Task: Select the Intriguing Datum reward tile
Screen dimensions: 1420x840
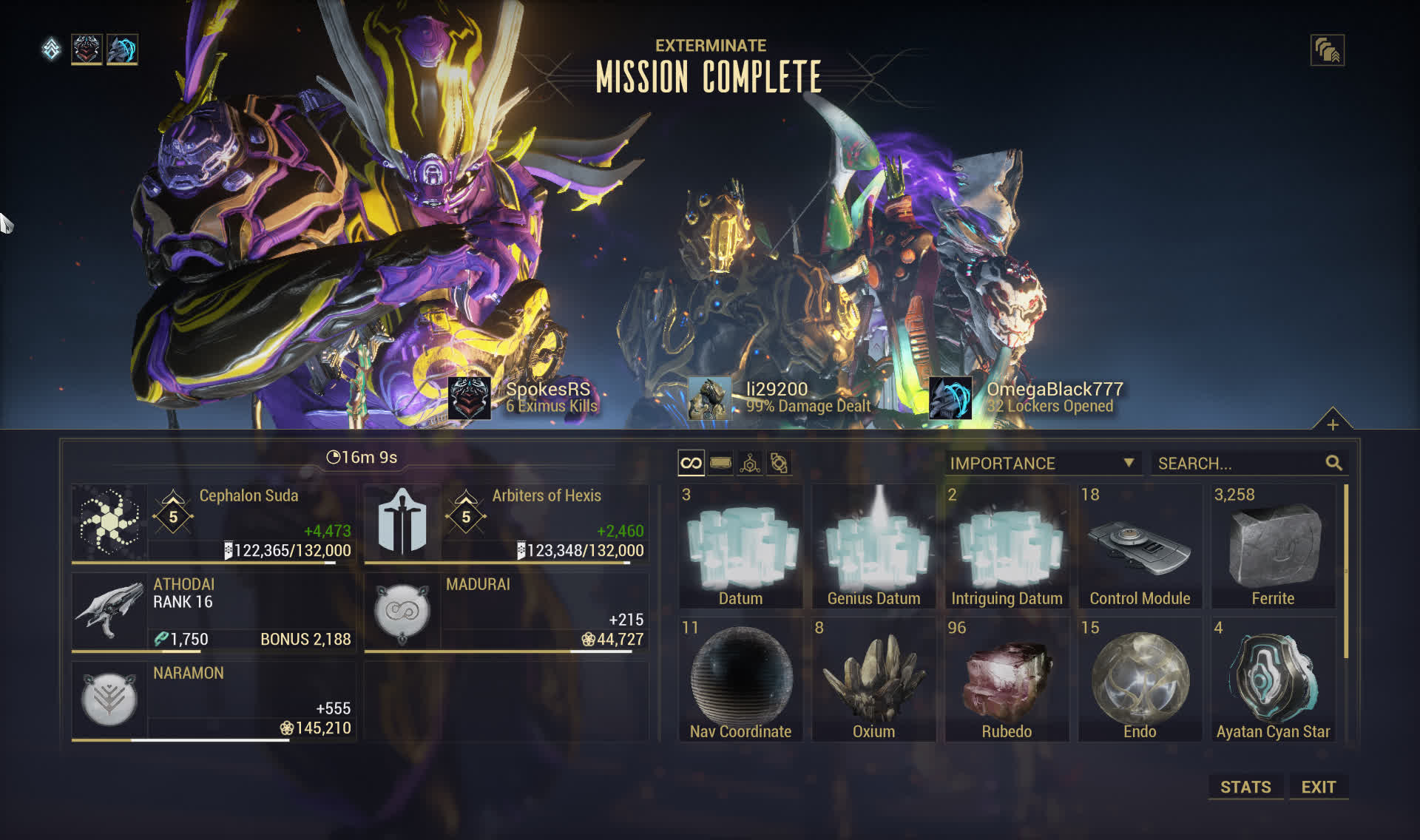Action: [1007, 546]
